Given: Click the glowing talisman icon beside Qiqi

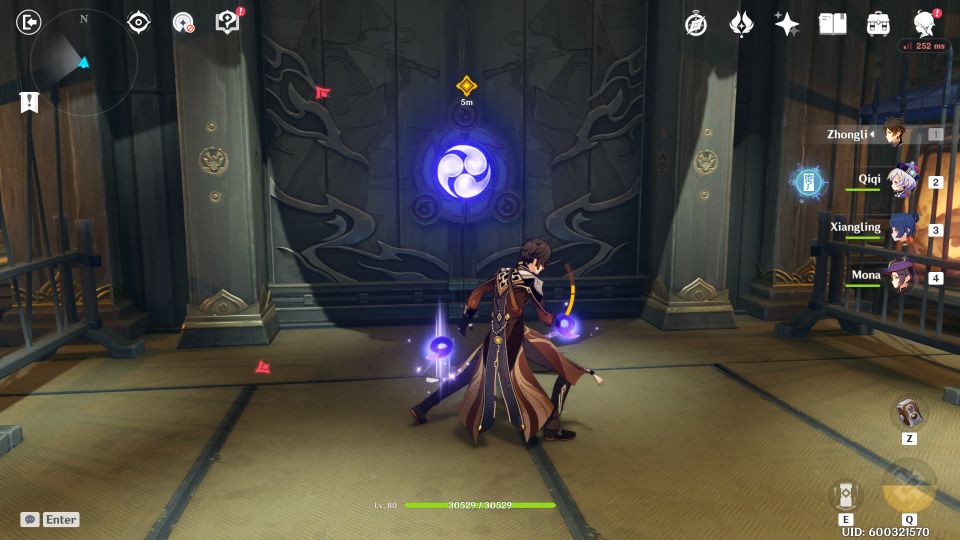Looking at the screenshot, I should (x=809, y=182).
